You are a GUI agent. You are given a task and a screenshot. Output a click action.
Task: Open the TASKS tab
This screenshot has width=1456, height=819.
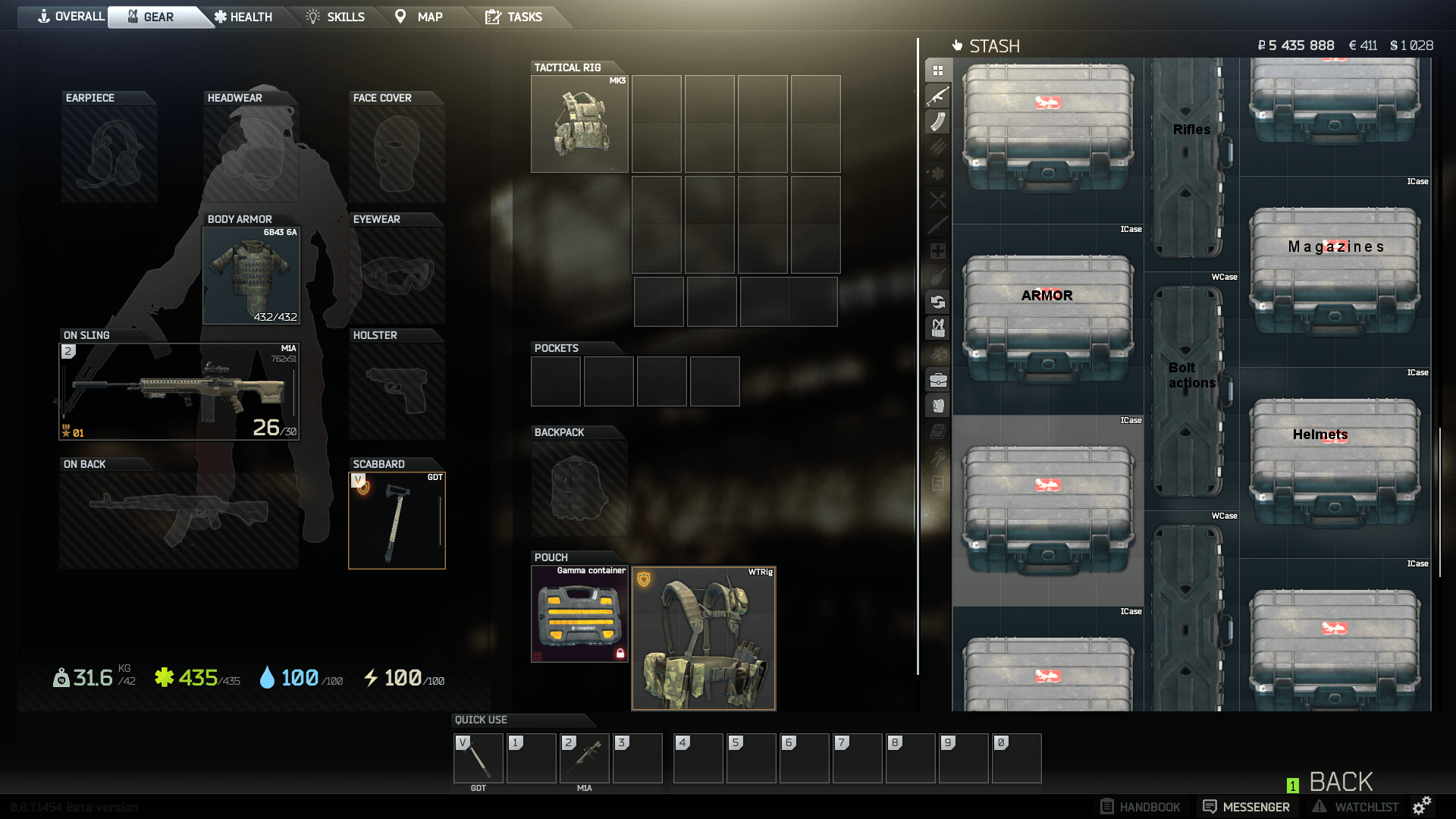(x=516, y=17)
